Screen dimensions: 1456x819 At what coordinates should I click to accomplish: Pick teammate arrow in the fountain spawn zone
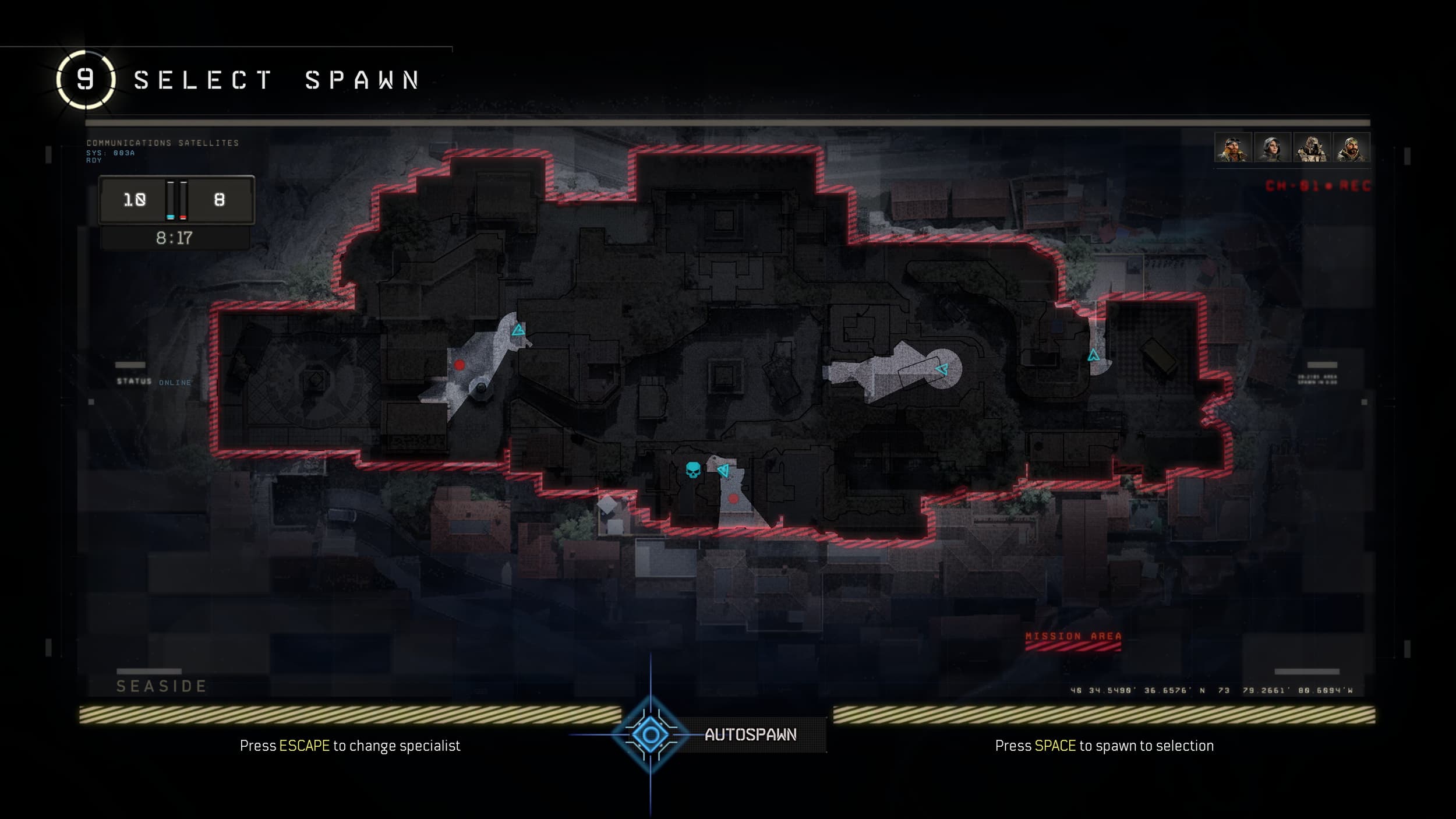[x=518, y=331]
